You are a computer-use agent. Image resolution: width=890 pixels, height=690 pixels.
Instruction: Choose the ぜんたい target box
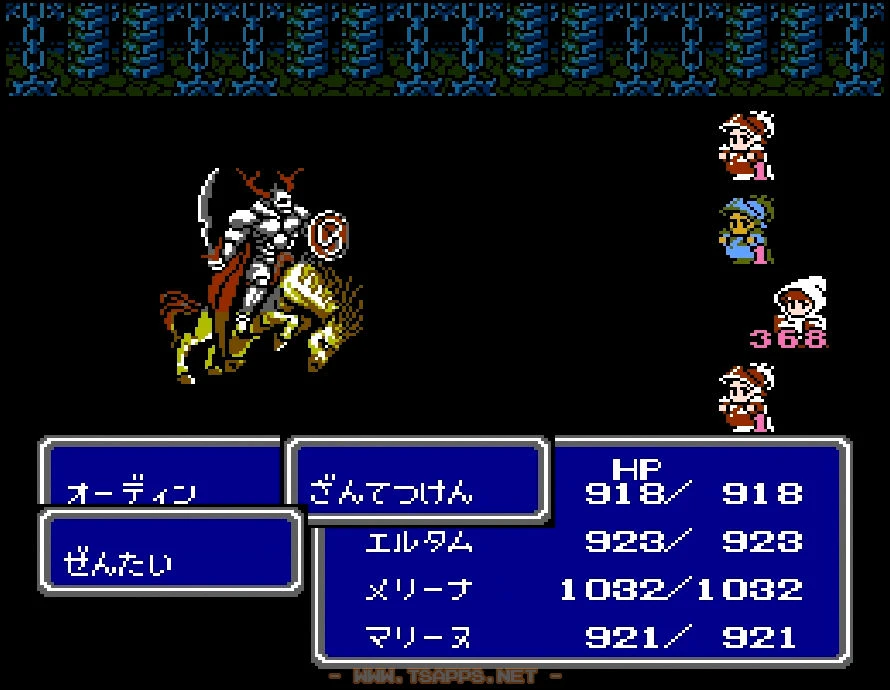click(119, 563)
